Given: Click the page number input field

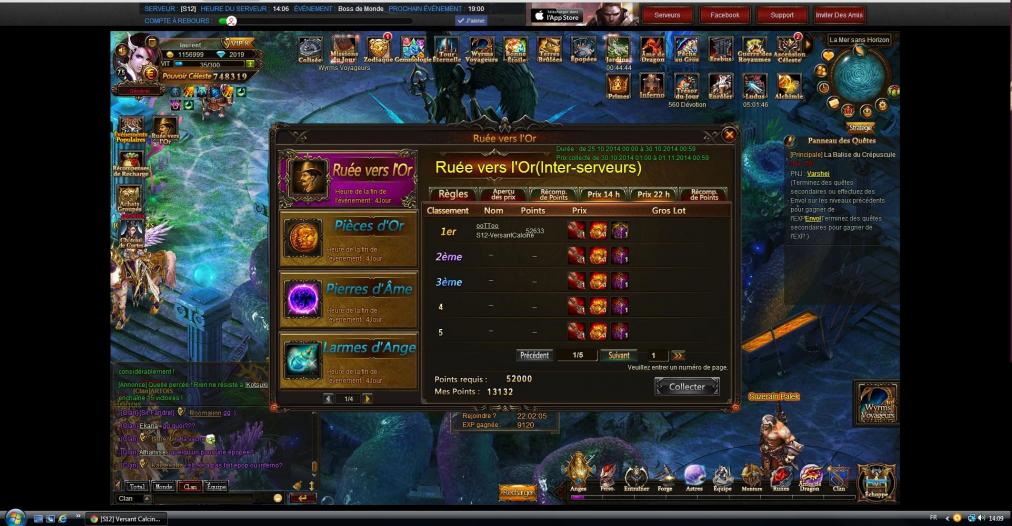Looking at the screenshot, I should (655, 355).
